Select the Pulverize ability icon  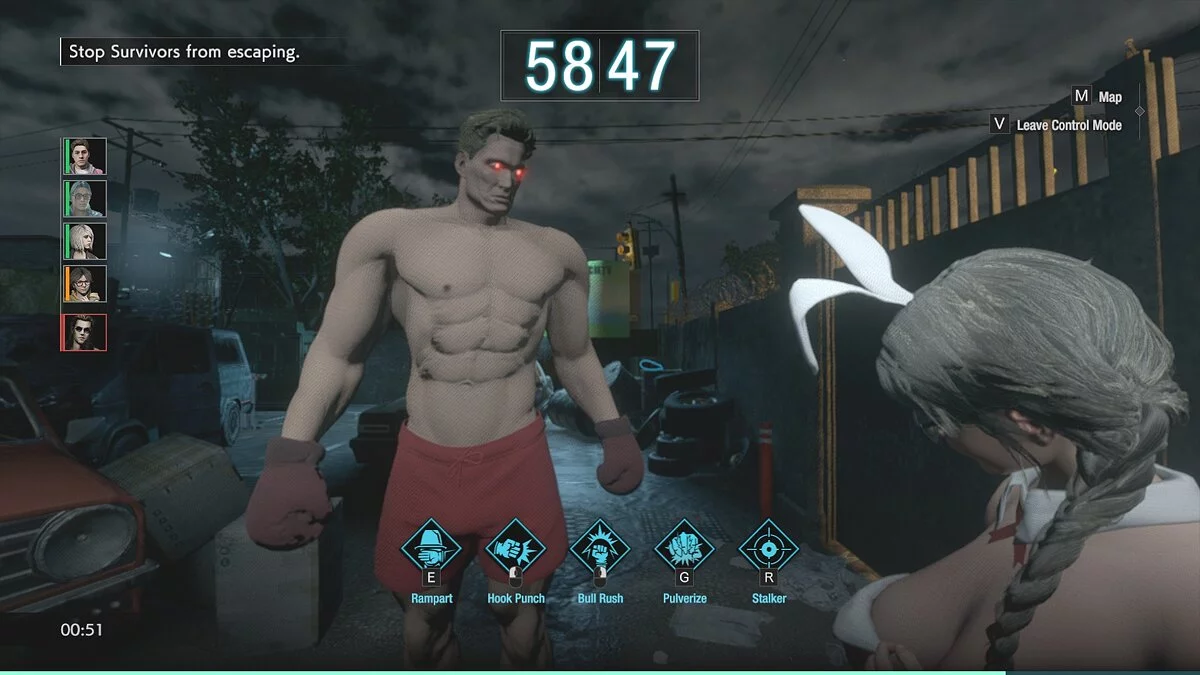[x=684, y=547]
